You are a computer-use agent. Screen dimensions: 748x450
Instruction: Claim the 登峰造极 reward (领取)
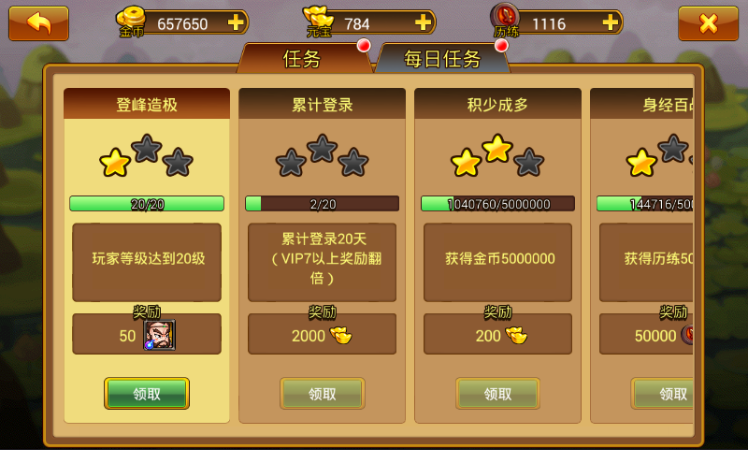[147, 394]
